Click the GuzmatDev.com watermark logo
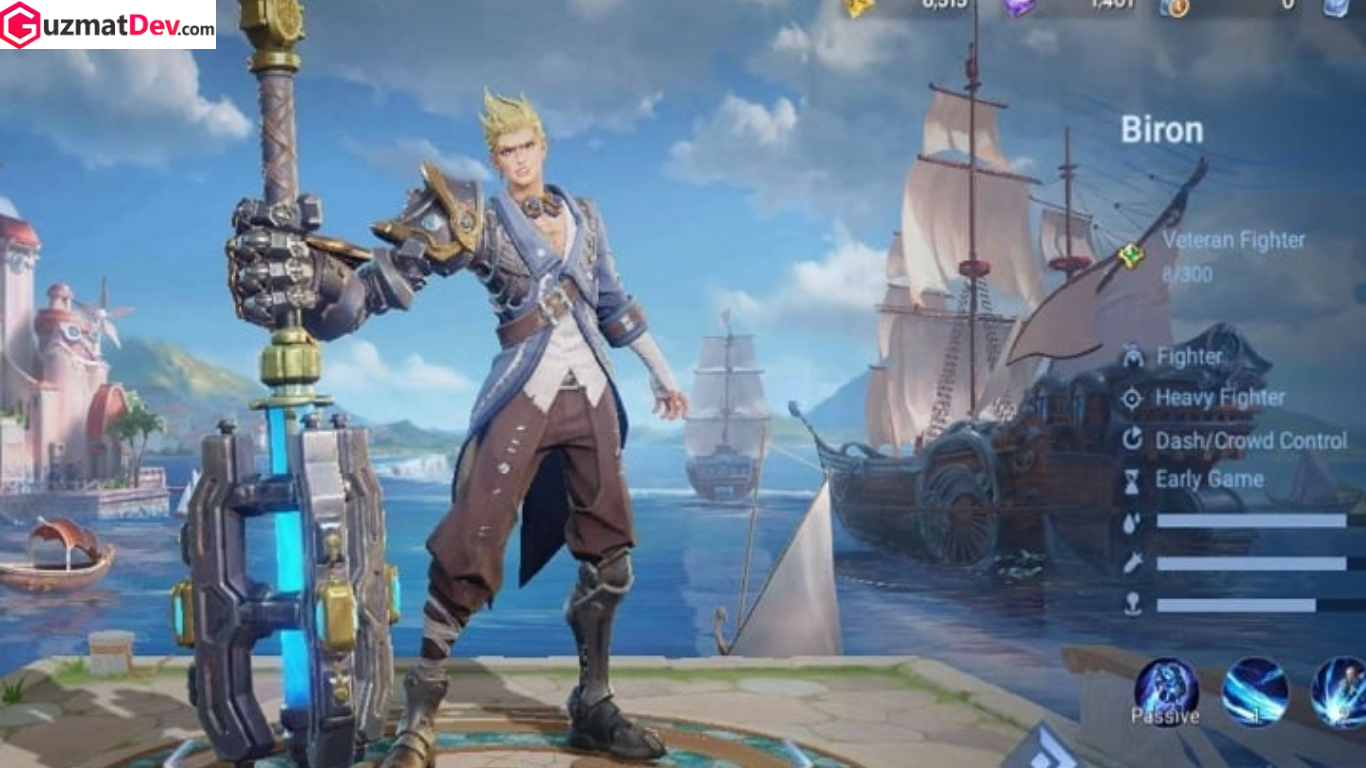The height and width of the screenshot is (768, 1366). tap(108, 25)
